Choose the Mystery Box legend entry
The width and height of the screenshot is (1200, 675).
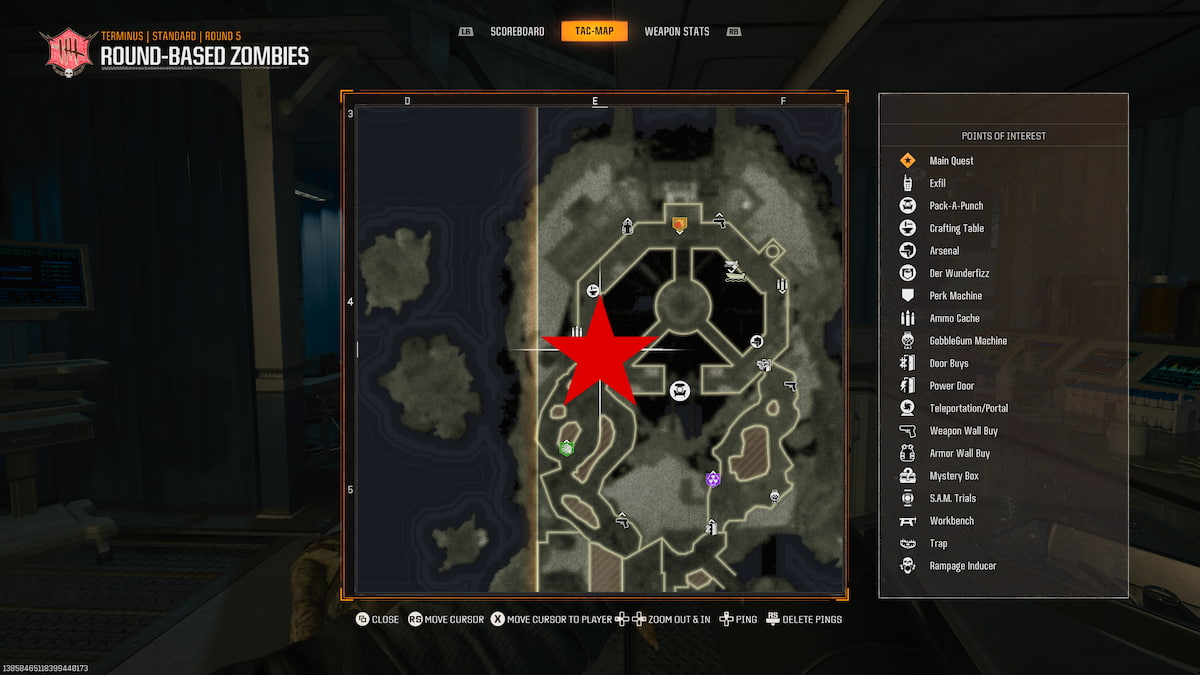[953, 476]
